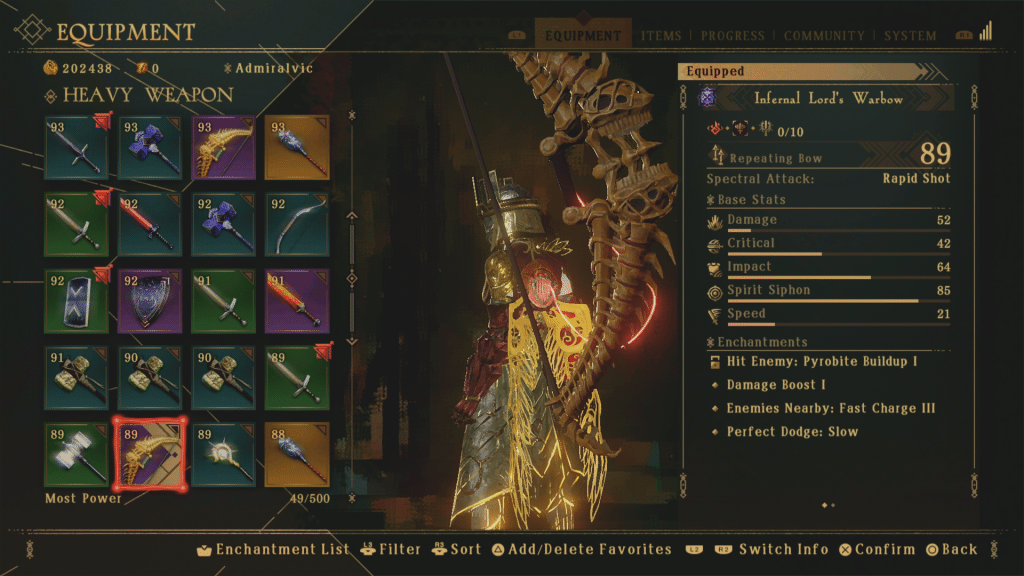The width and height of the screenshot is (1024, 576).
Task: Choose the level 92 purple kite shield
Action: tap(150, 300)
